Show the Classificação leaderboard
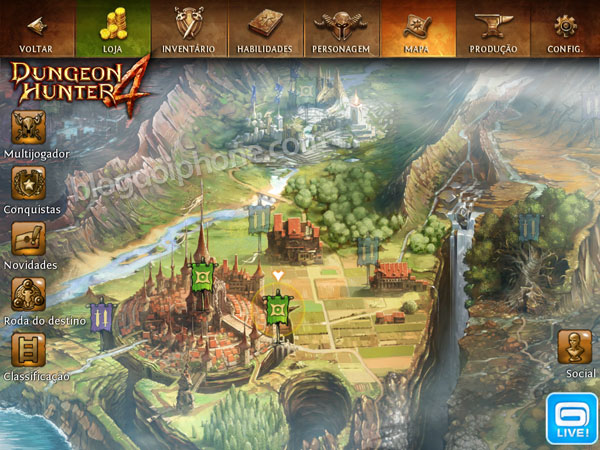 click(x=29, y=351)
